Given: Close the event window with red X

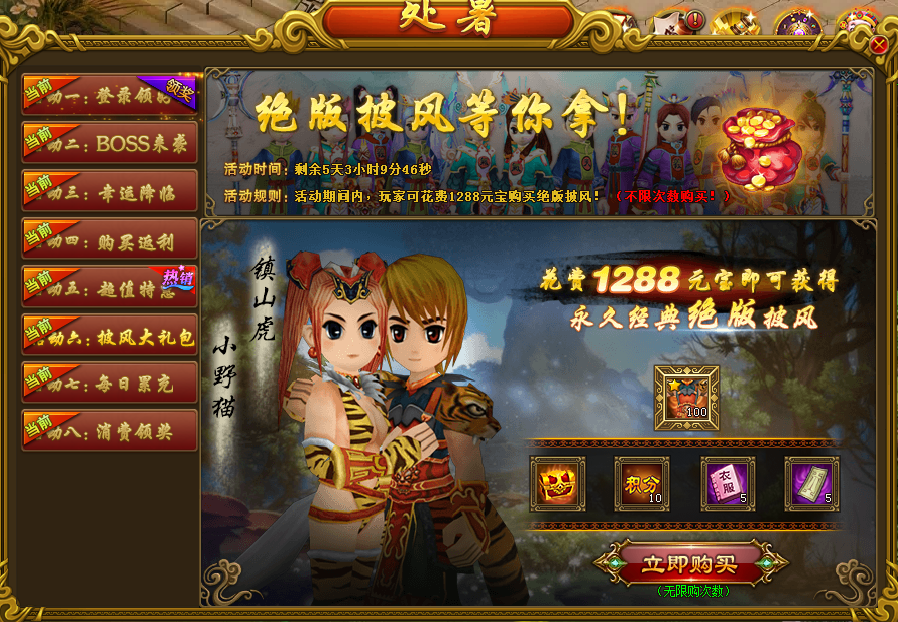Looking at the screenshot, I should 879,45.
